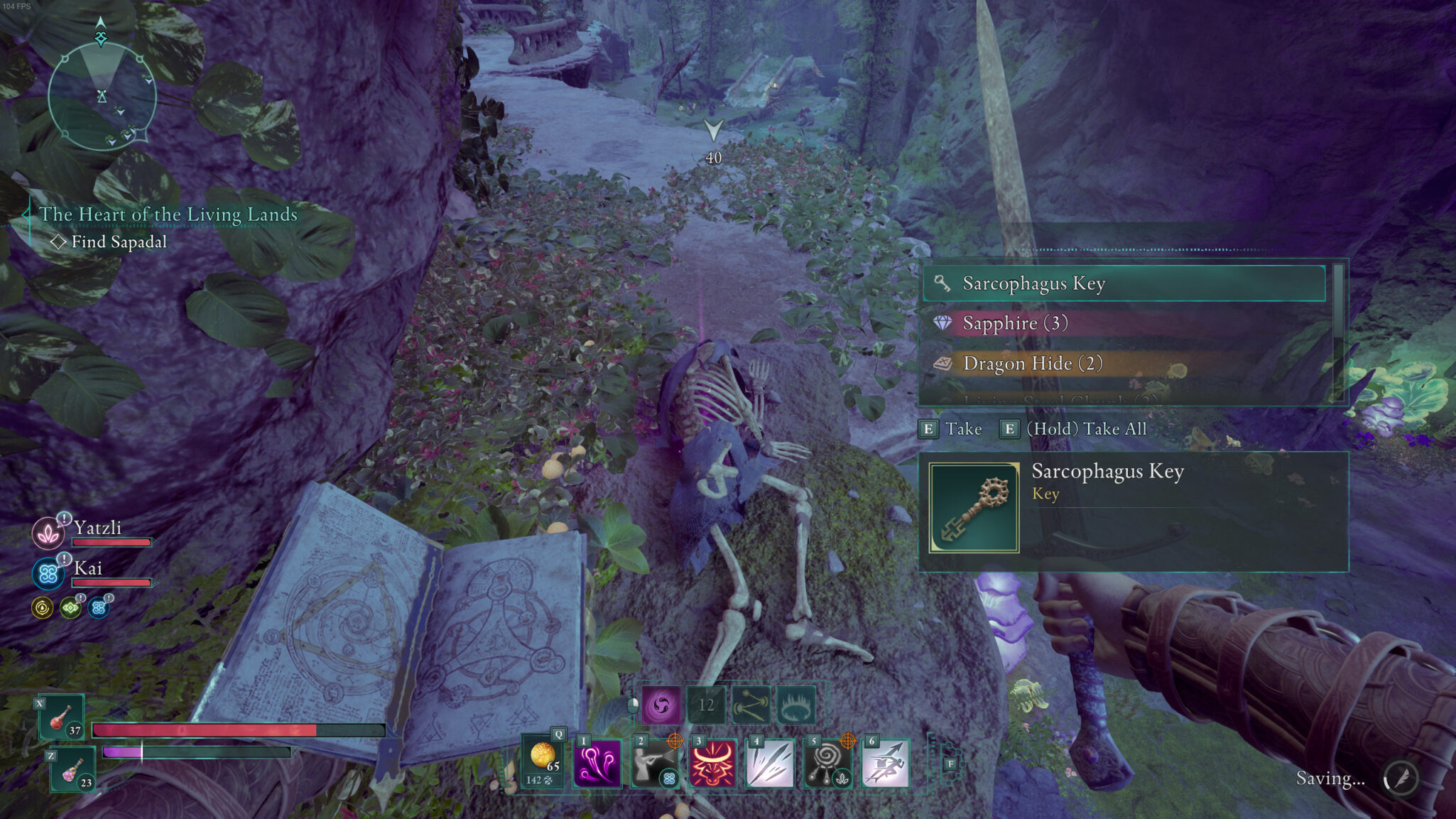
Task: Select the grimoire spell showing cooldown 12
Action: [706, 705]
